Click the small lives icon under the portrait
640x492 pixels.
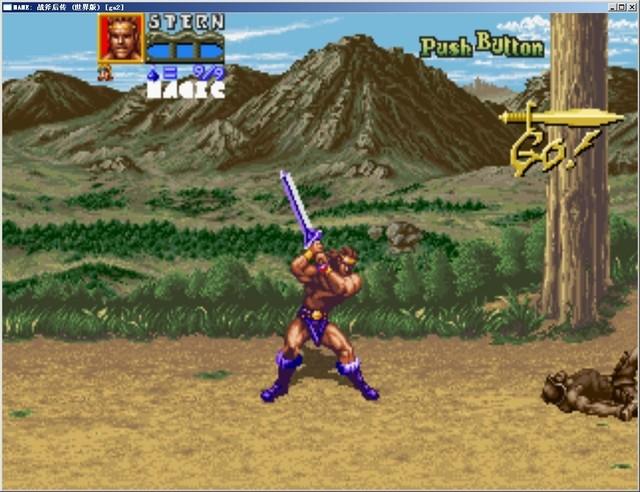[x=103, y=72]
